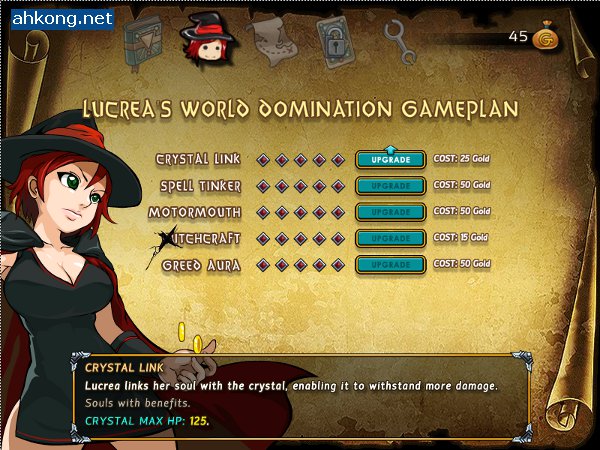This screenshot has height=450, width=600.
Task: Select the Crystal Link skill name
Action: coord(199,160)
